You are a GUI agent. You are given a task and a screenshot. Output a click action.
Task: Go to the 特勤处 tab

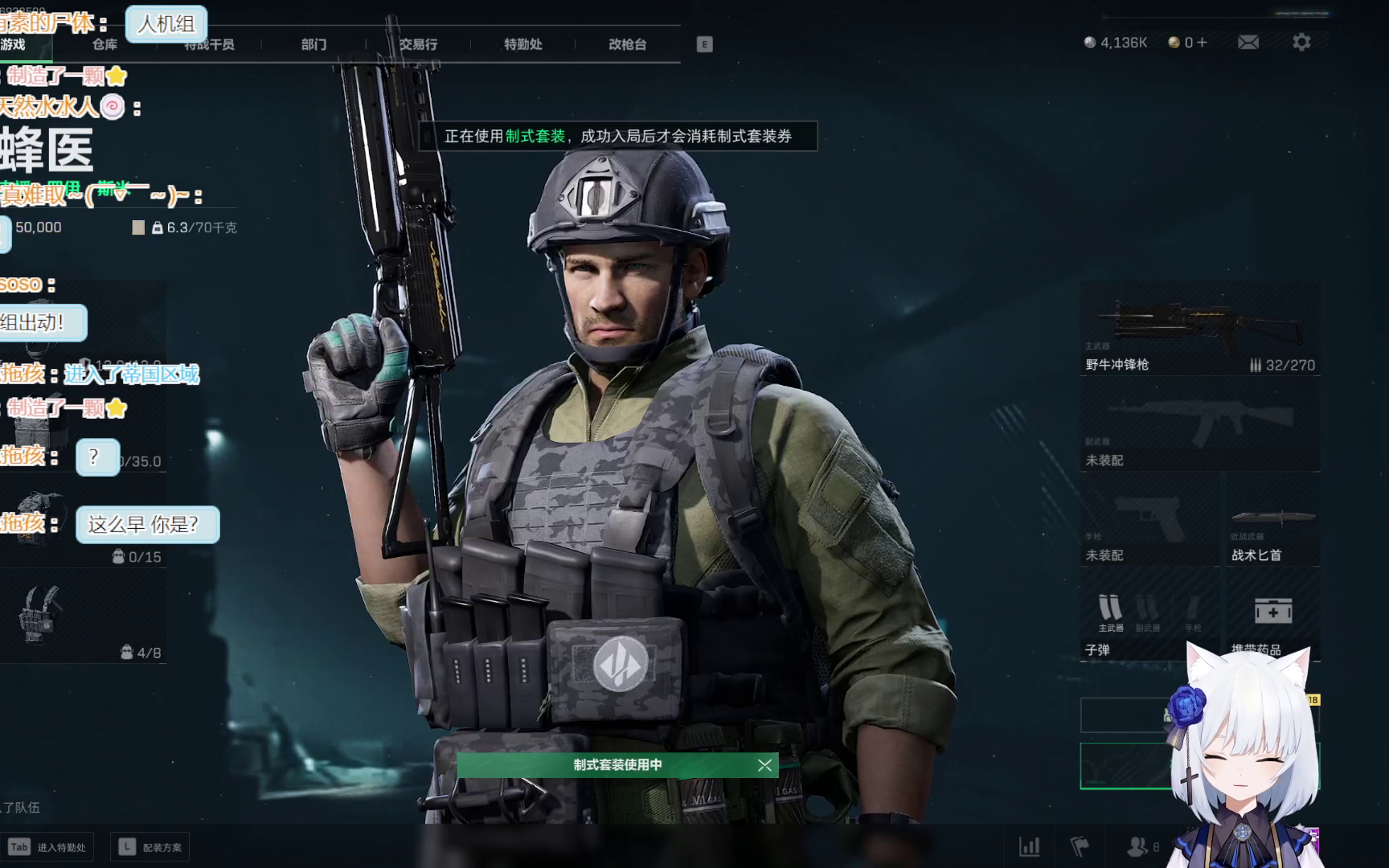click(x=522, y=44)
